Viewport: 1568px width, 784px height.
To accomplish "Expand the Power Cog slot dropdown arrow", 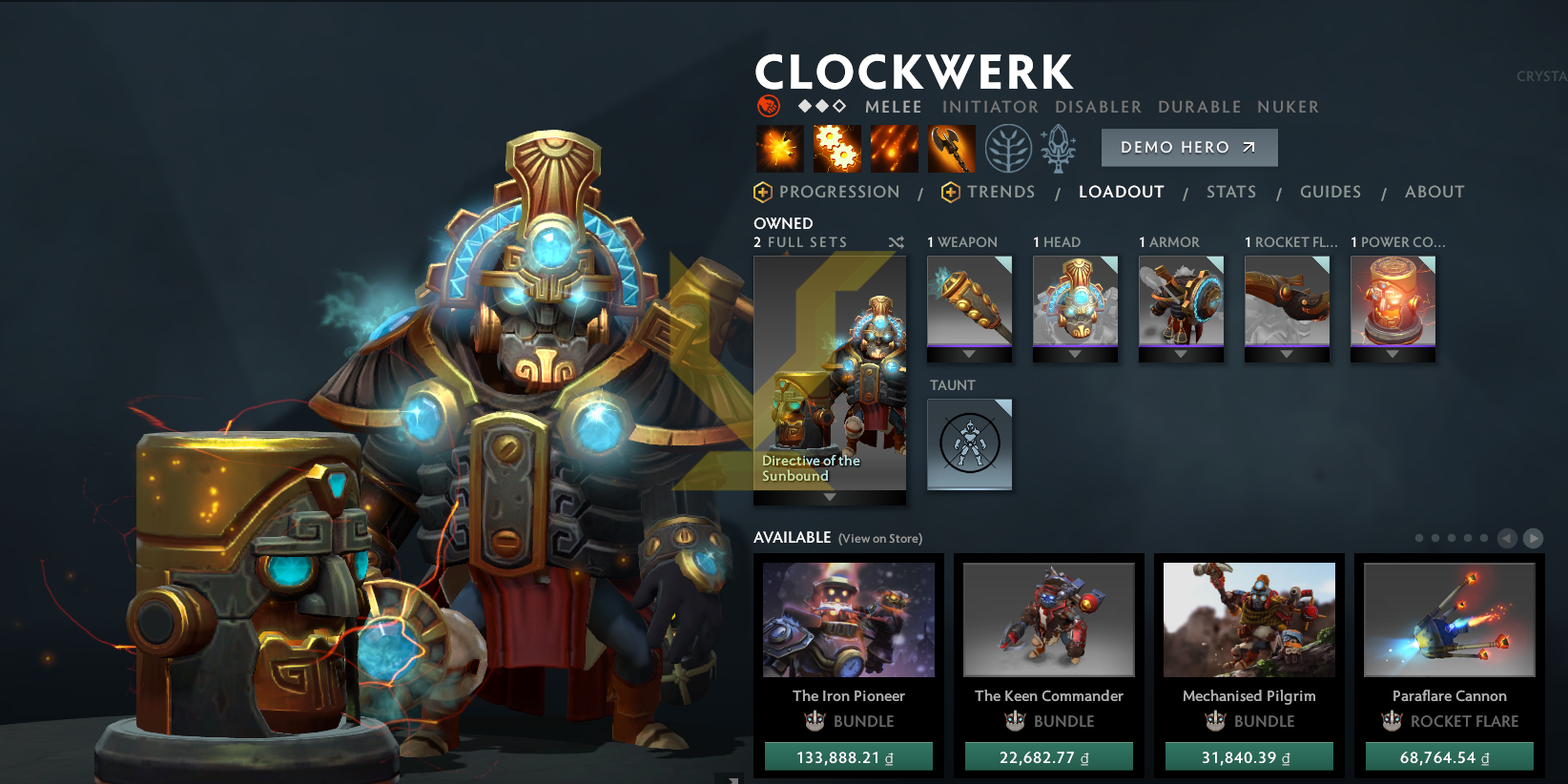I will 1392,355.
